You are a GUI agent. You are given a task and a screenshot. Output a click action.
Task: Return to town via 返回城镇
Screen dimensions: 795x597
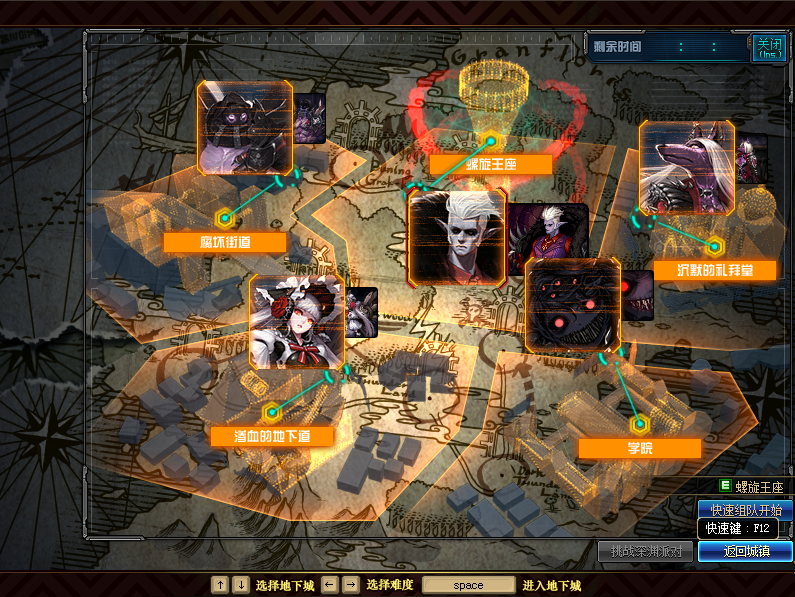coord(745,551)
